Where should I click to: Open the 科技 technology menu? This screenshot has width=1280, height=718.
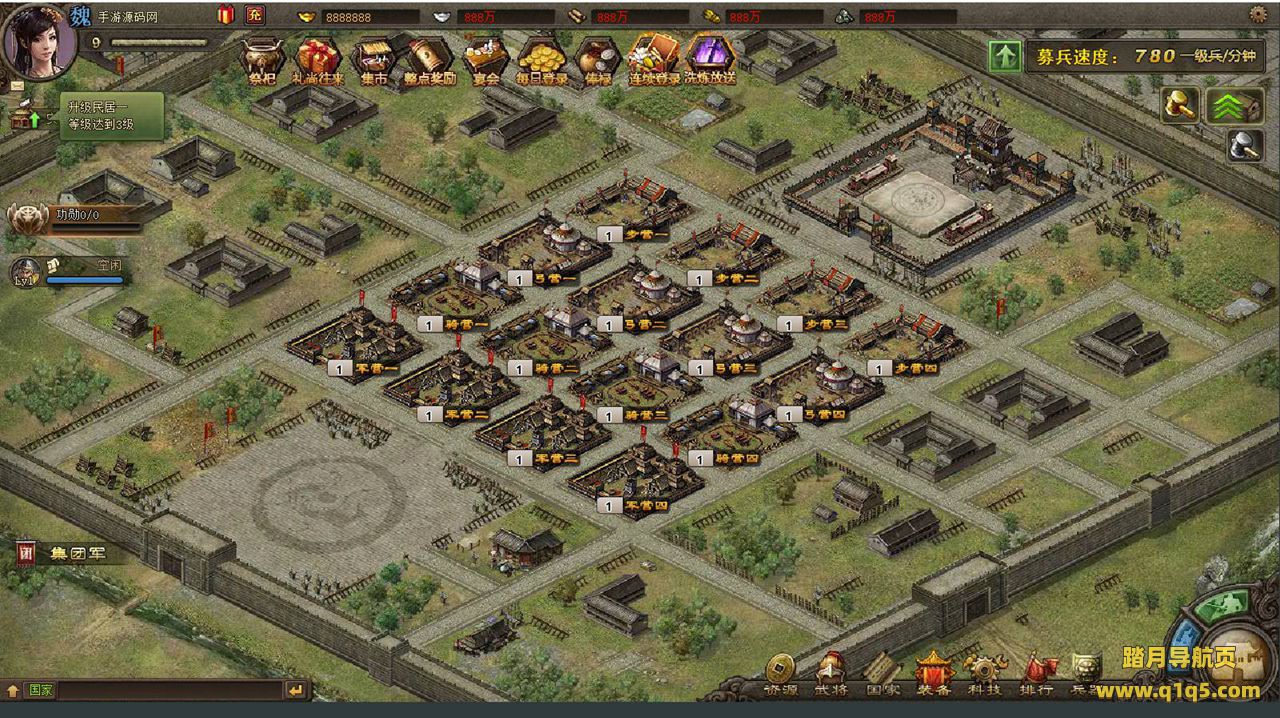tap(984, 674)
